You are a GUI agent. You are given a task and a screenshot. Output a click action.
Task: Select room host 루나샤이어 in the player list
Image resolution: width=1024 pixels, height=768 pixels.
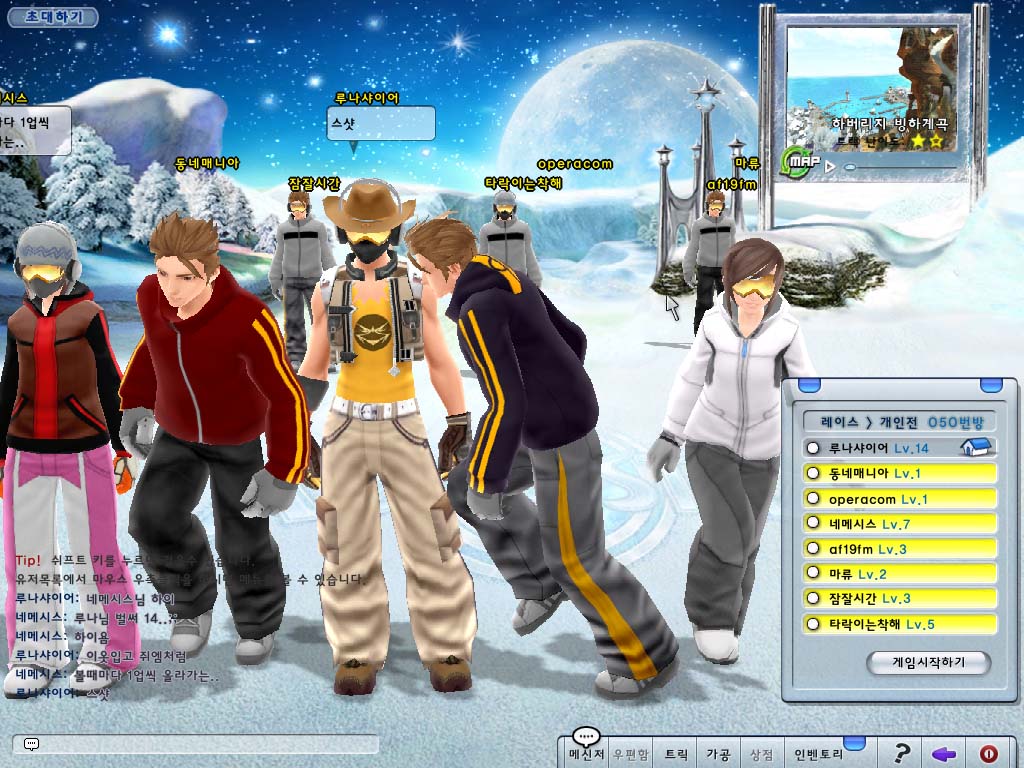(x=899, y=448)
